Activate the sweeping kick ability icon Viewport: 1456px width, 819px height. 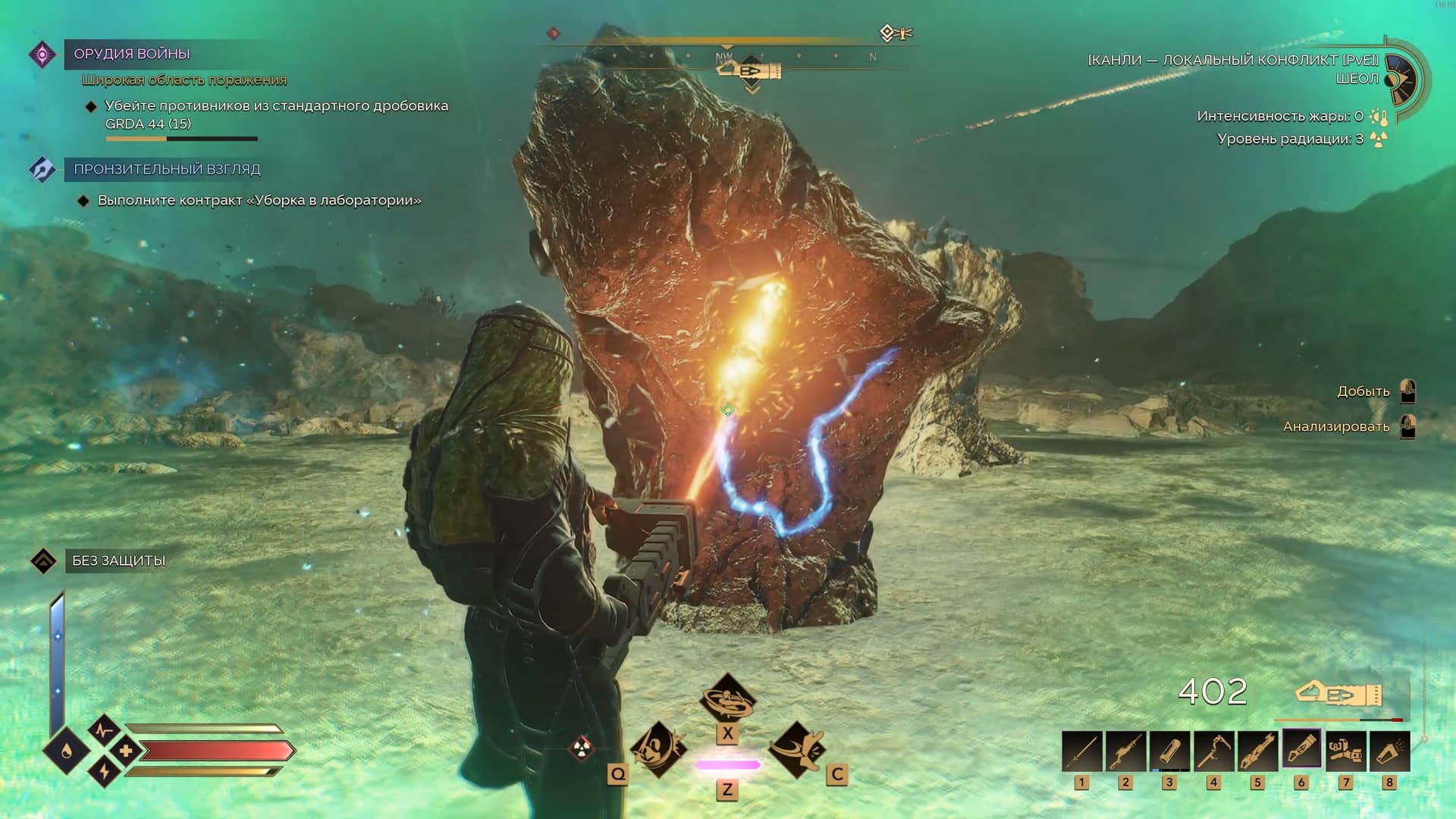(796, 748)
